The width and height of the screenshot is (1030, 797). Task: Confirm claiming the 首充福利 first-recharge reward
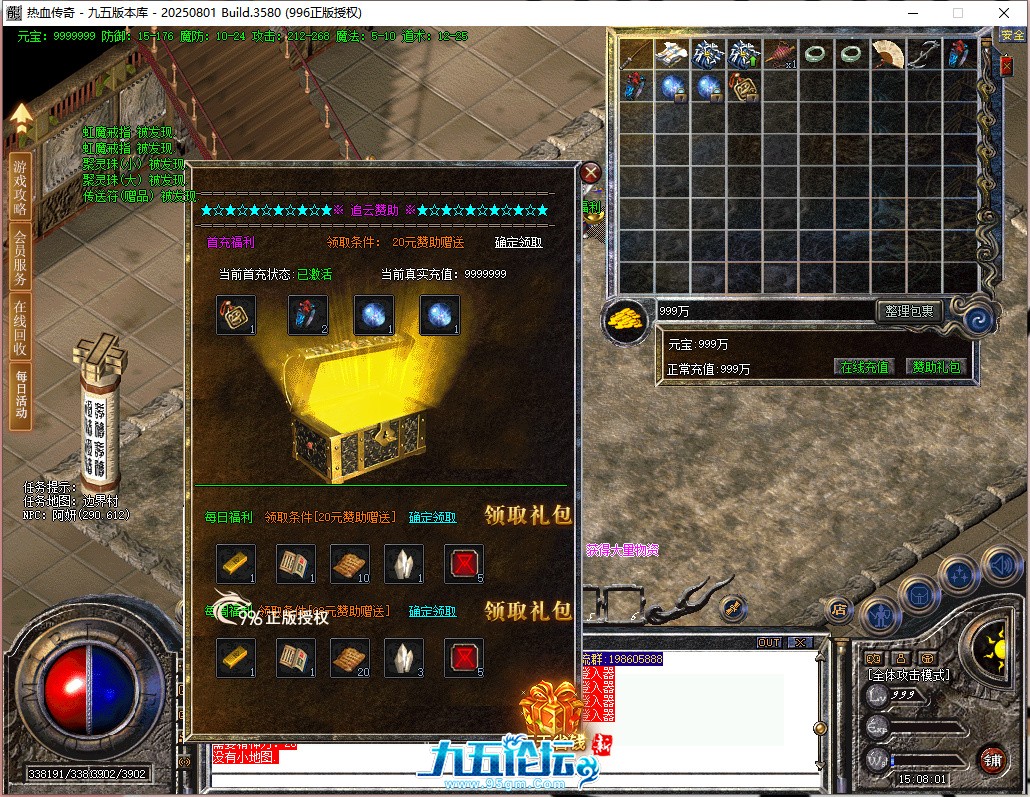point(518,242)
